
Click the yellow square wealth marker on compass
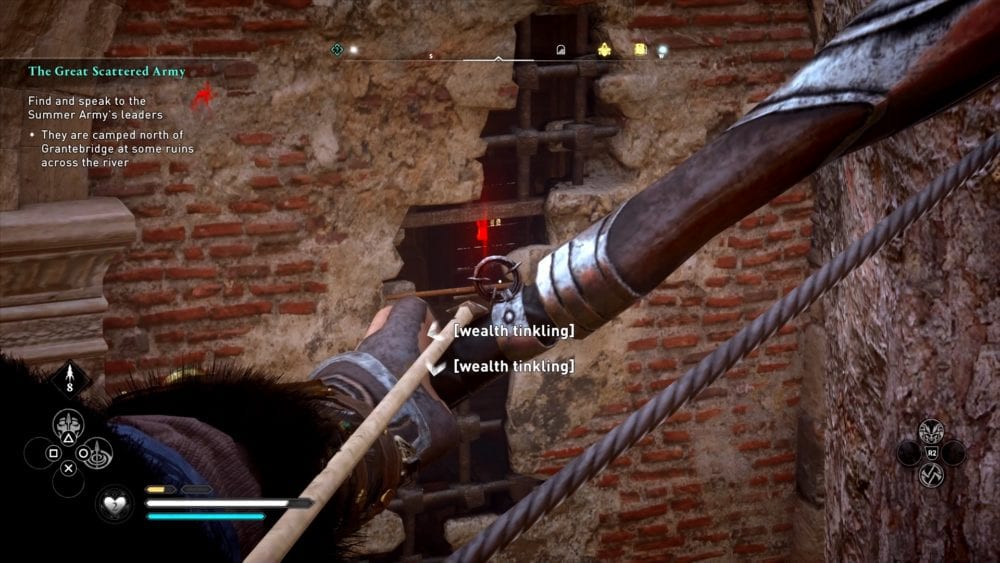click(640, 49)
